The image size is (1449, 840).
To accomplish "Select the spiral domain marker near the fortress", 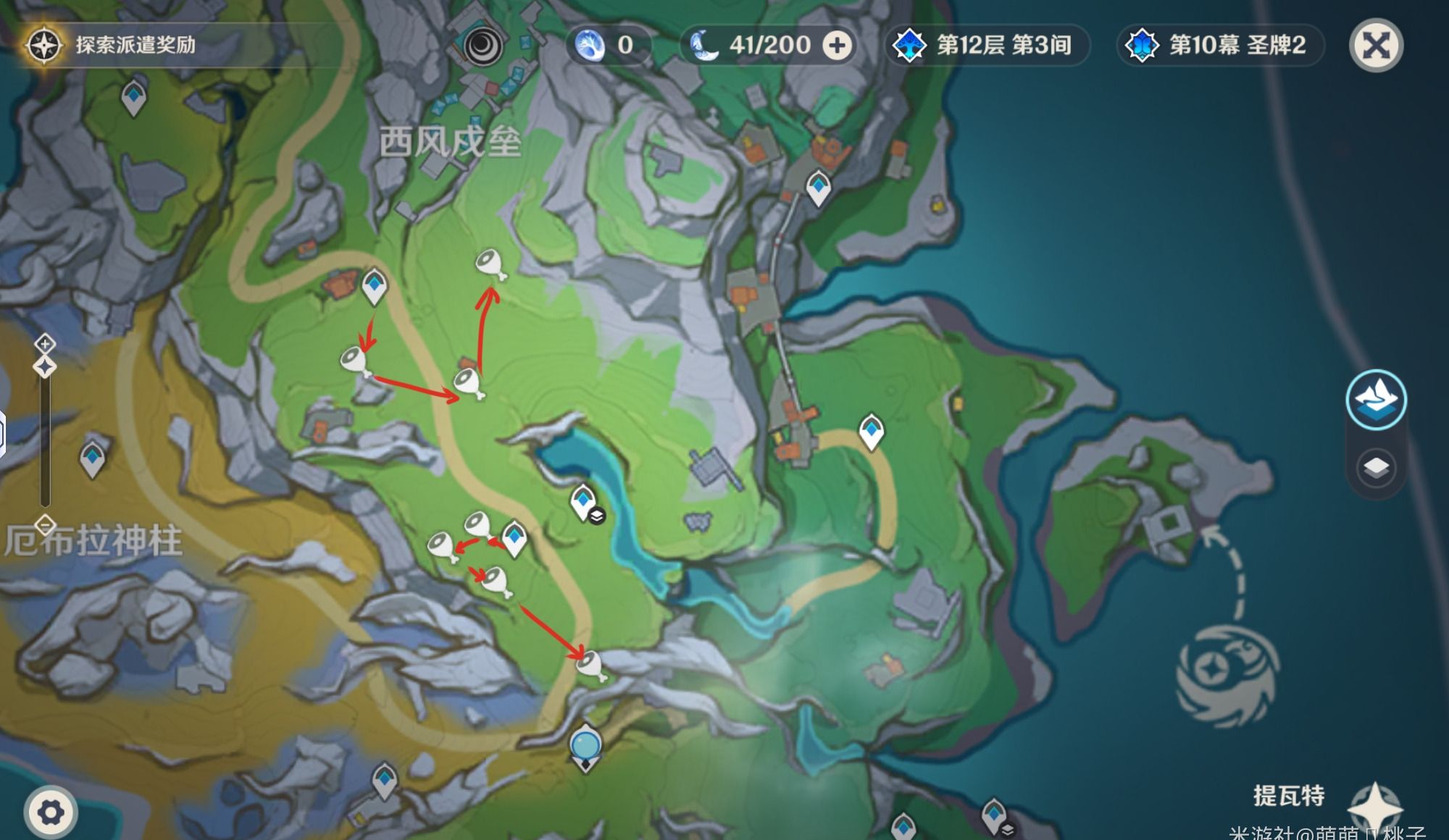I will (x=481, y=45).
